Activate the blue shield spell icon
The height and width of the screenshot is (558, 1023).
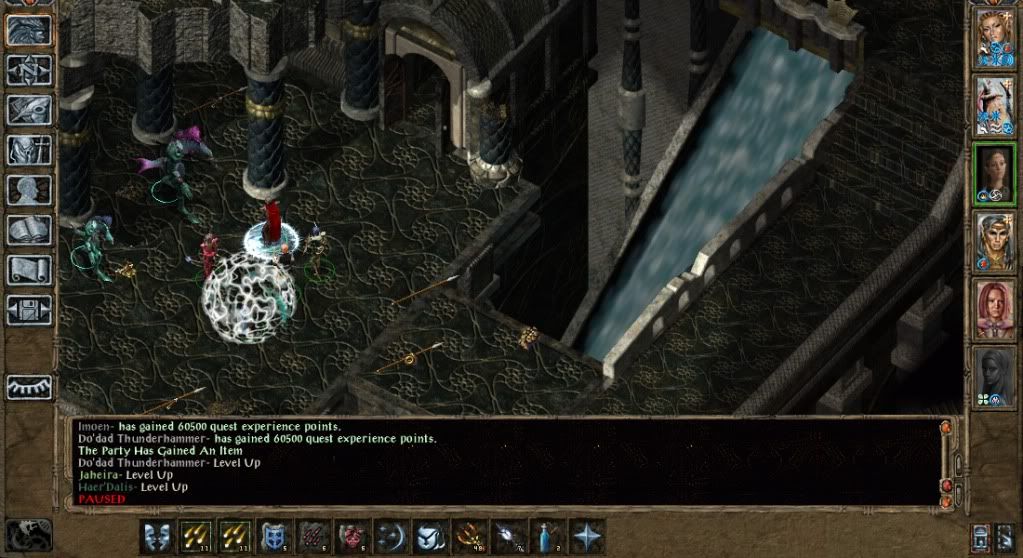(x=273, y=535)
